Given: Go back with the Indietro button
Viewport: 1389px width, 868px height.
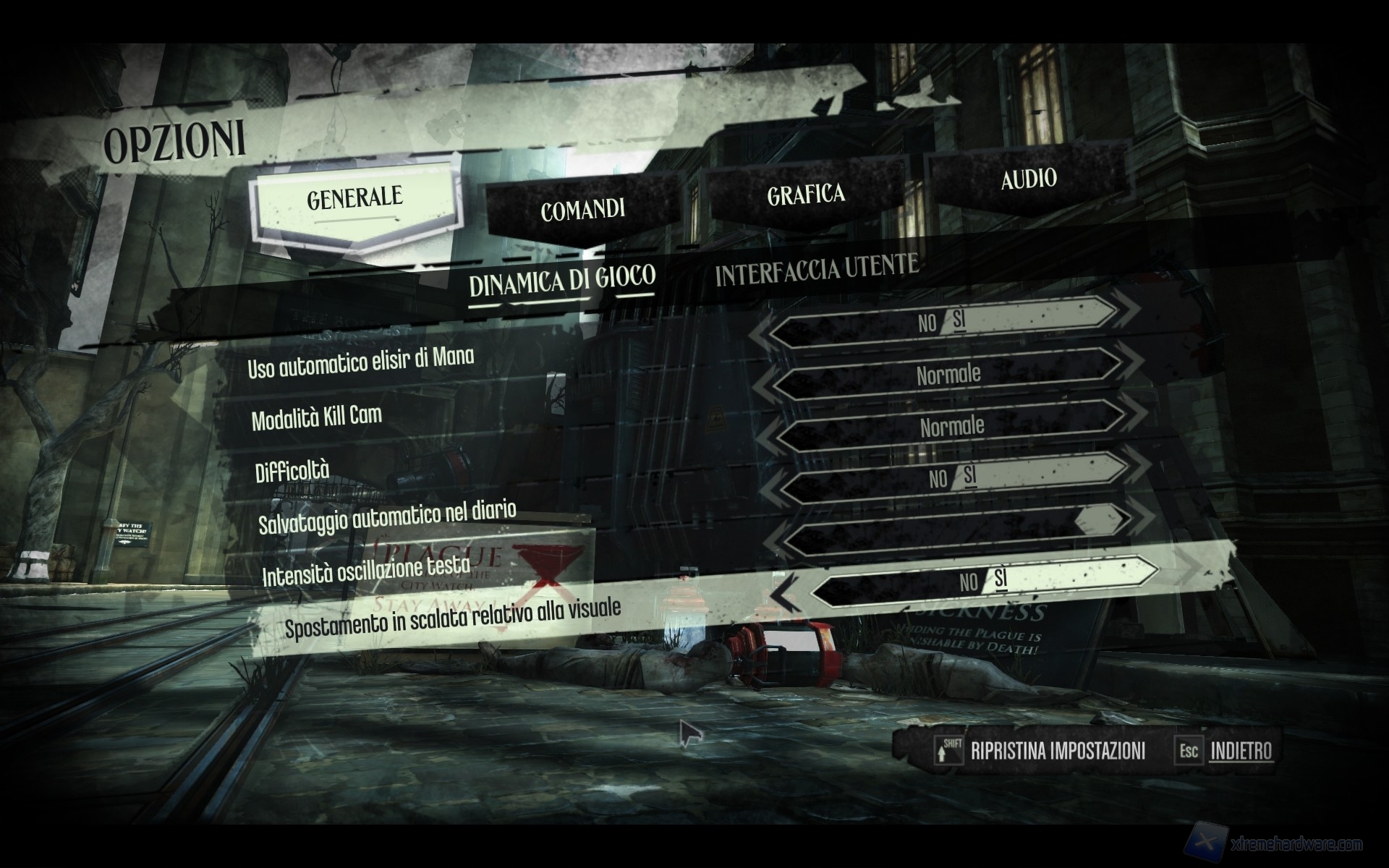Looking at the screenshot, I should pyautogui.click(x=1241, y=751).
